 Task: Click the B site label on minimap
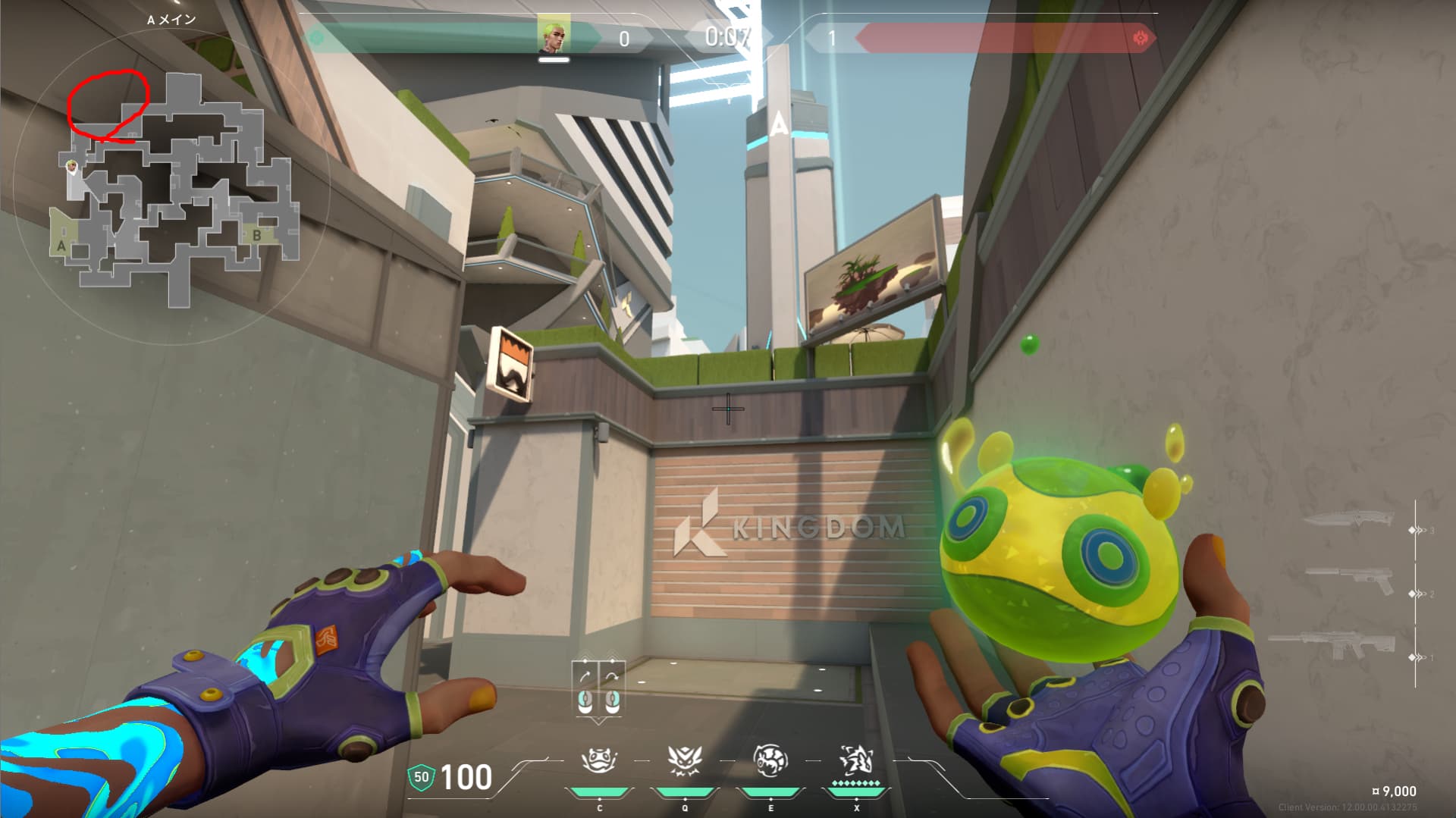(x=257, y=235)
